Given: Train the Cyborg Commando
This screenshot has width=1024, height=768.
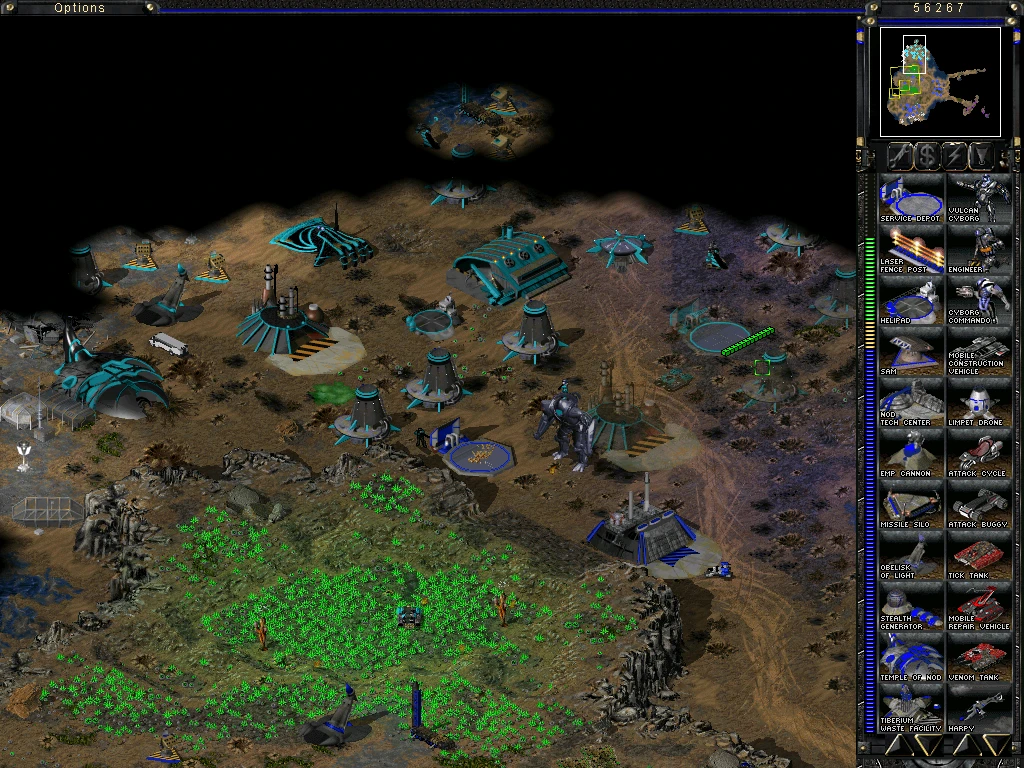Looking at the screenshot, I should pos(979,301).
